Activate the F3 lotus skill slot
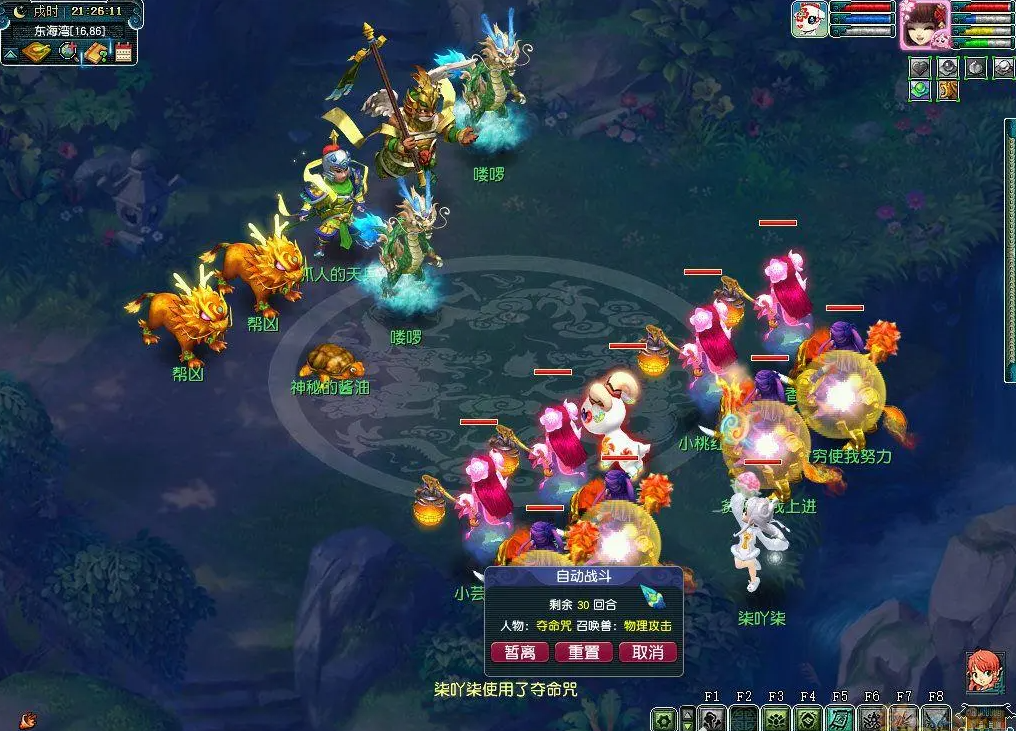 776,718
